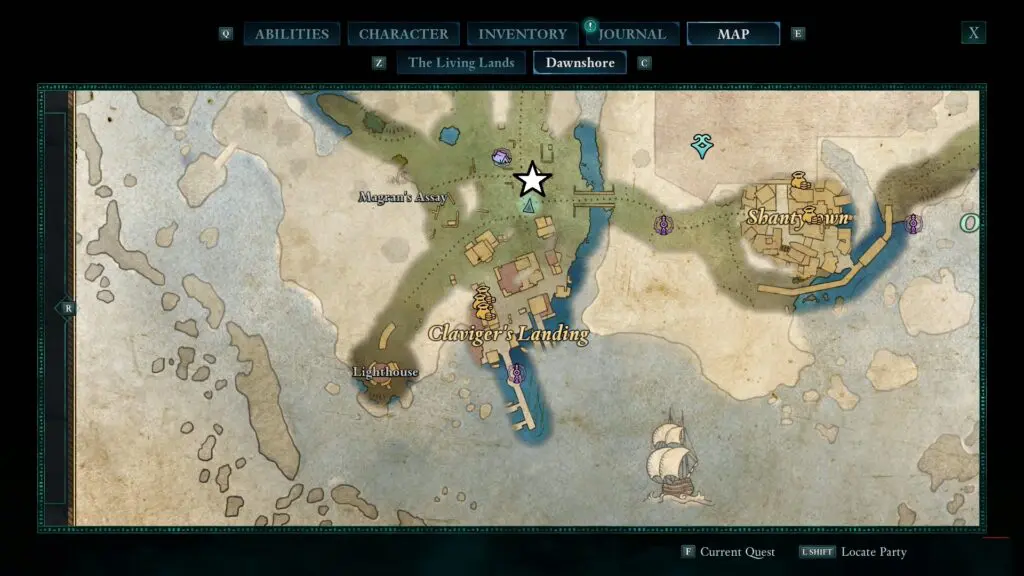Click the merchant icon above Shantytown

(x=798, y=181)
